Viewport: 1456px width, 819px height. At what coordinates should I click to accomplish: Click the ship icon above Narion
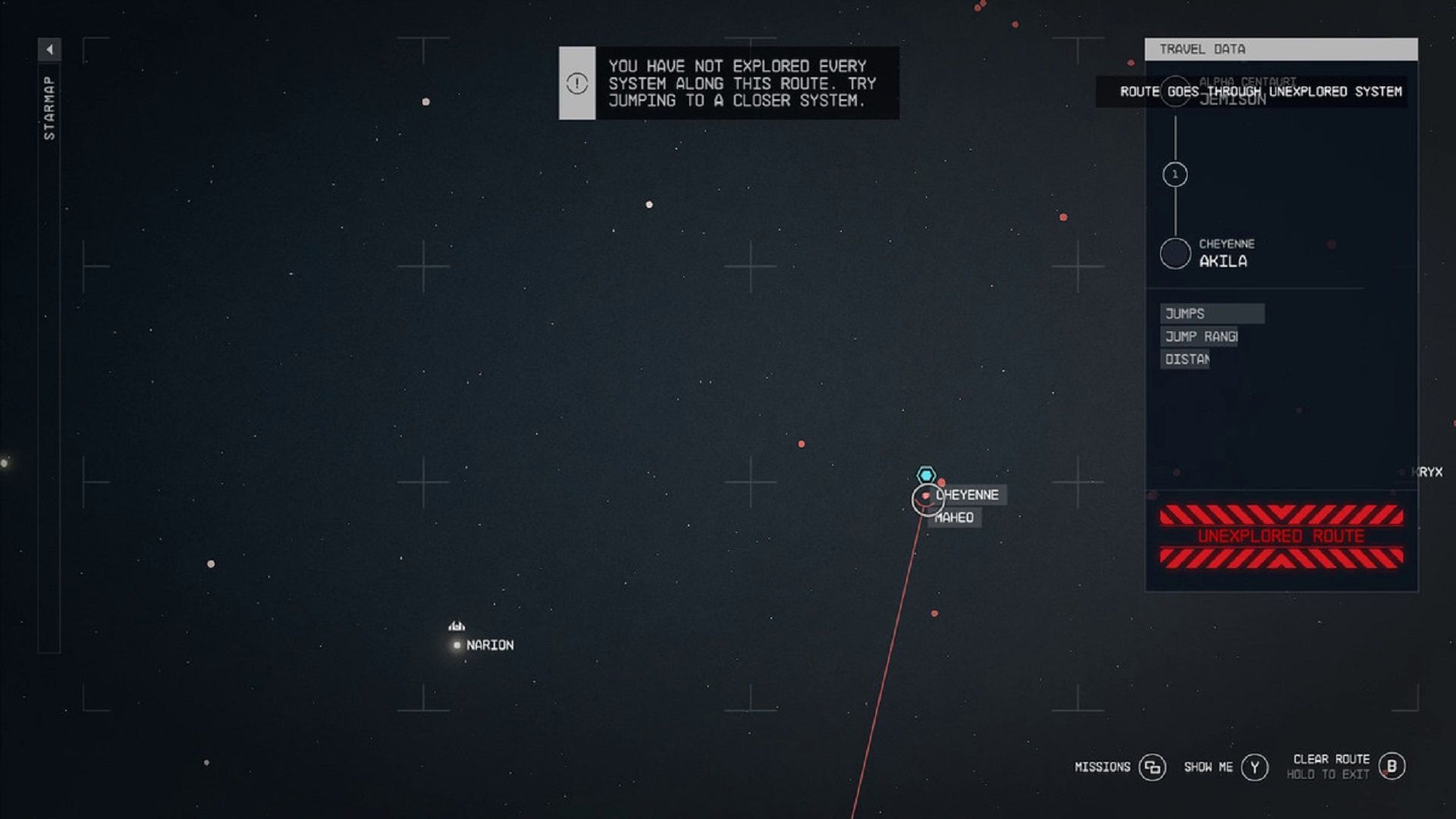(457, 626)
